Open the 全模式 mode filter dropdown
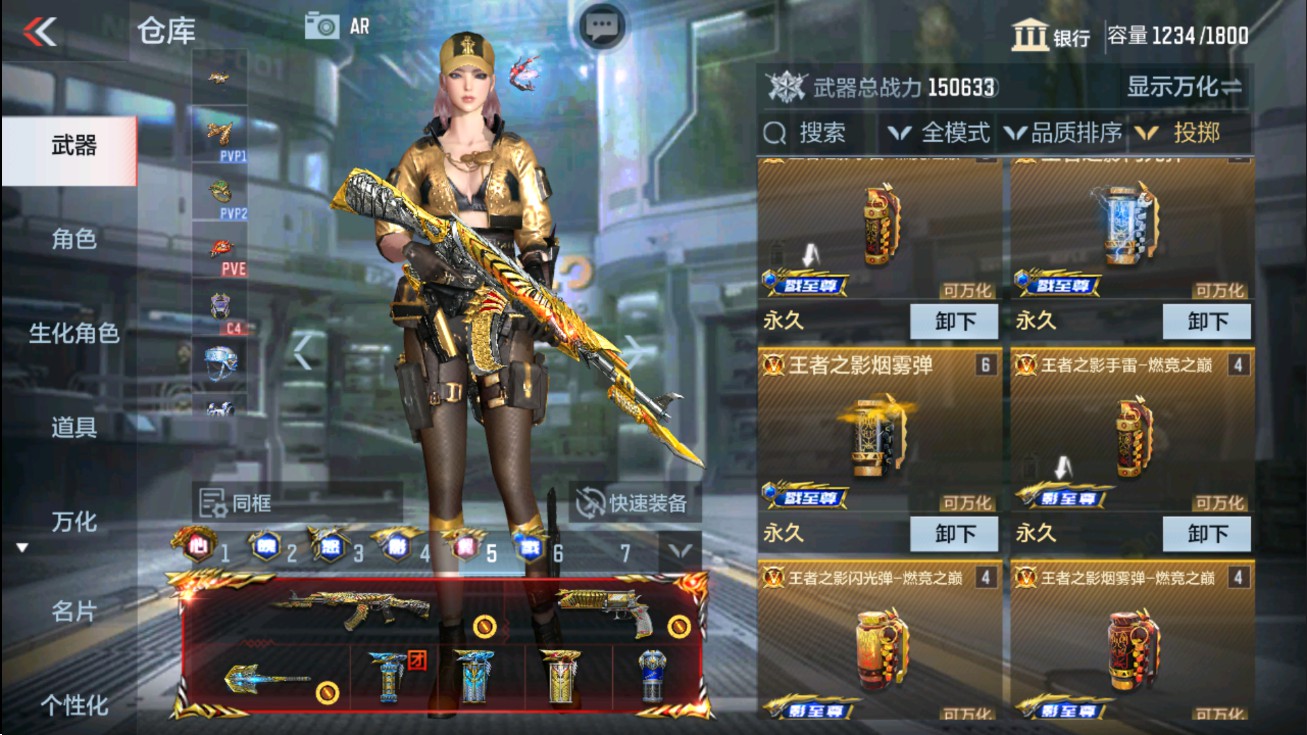 pos(944,131)
